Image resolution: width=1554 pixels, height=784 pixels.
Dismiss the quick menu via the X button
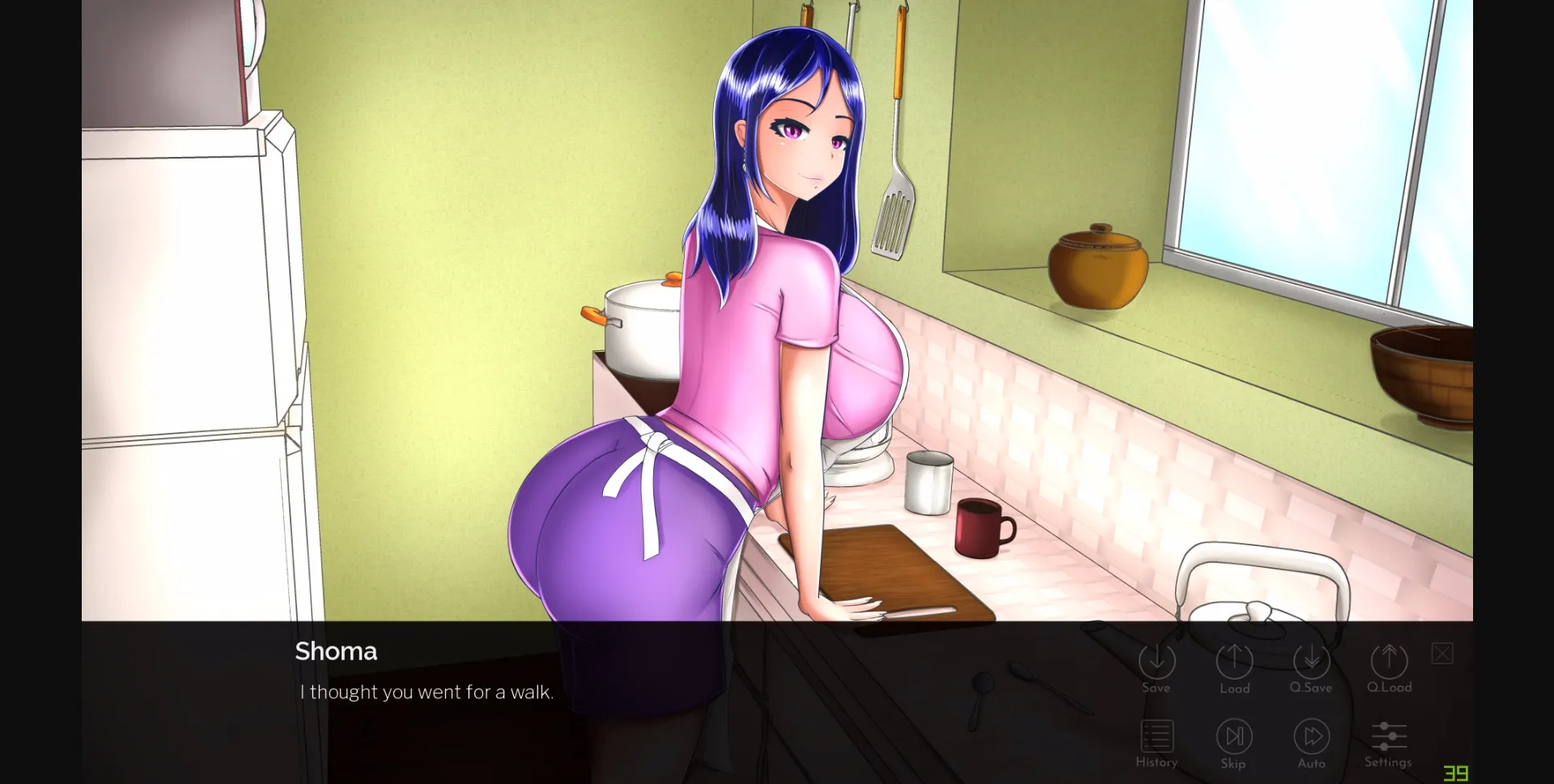pos(1441,653)
